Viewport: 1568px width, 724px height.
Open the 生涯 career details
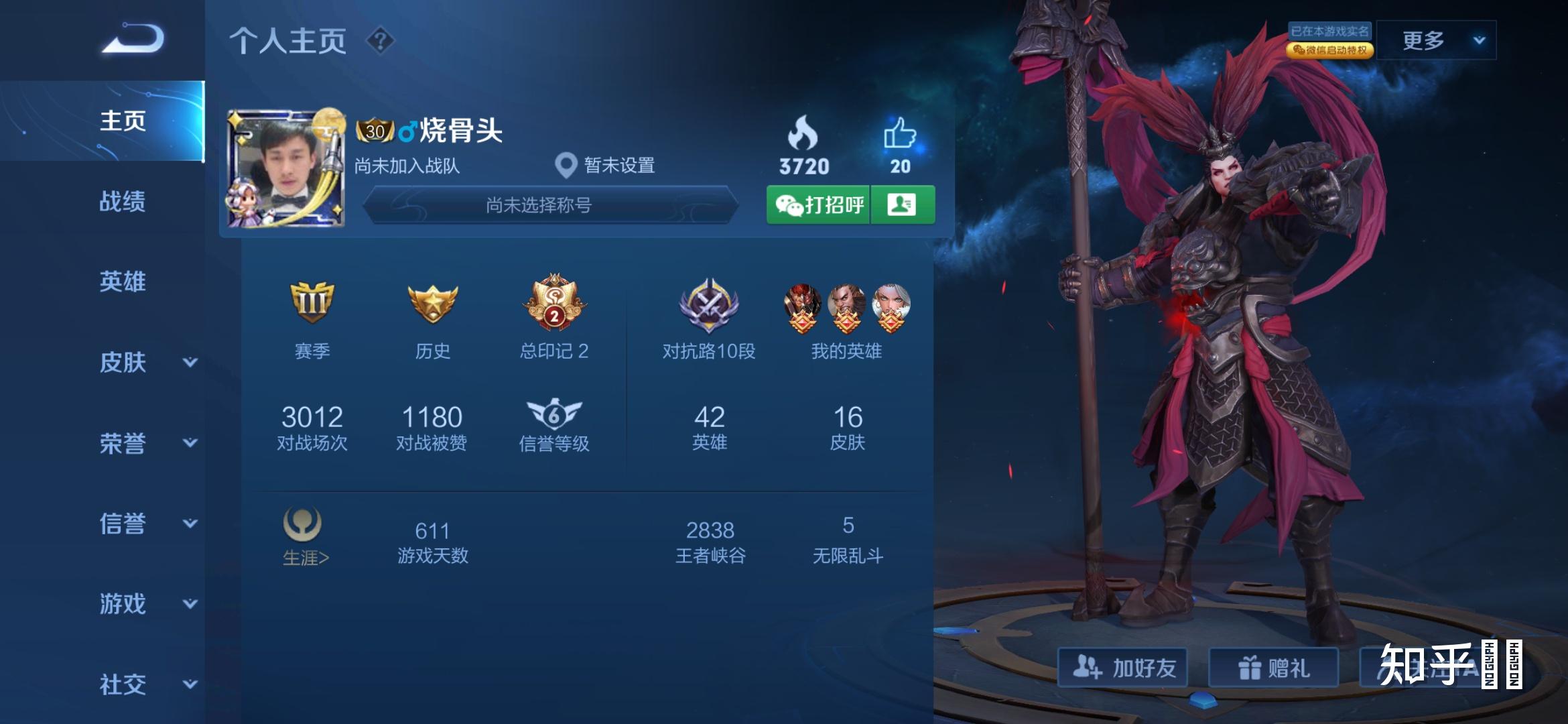pyautogui.click(x=305, y=536)
